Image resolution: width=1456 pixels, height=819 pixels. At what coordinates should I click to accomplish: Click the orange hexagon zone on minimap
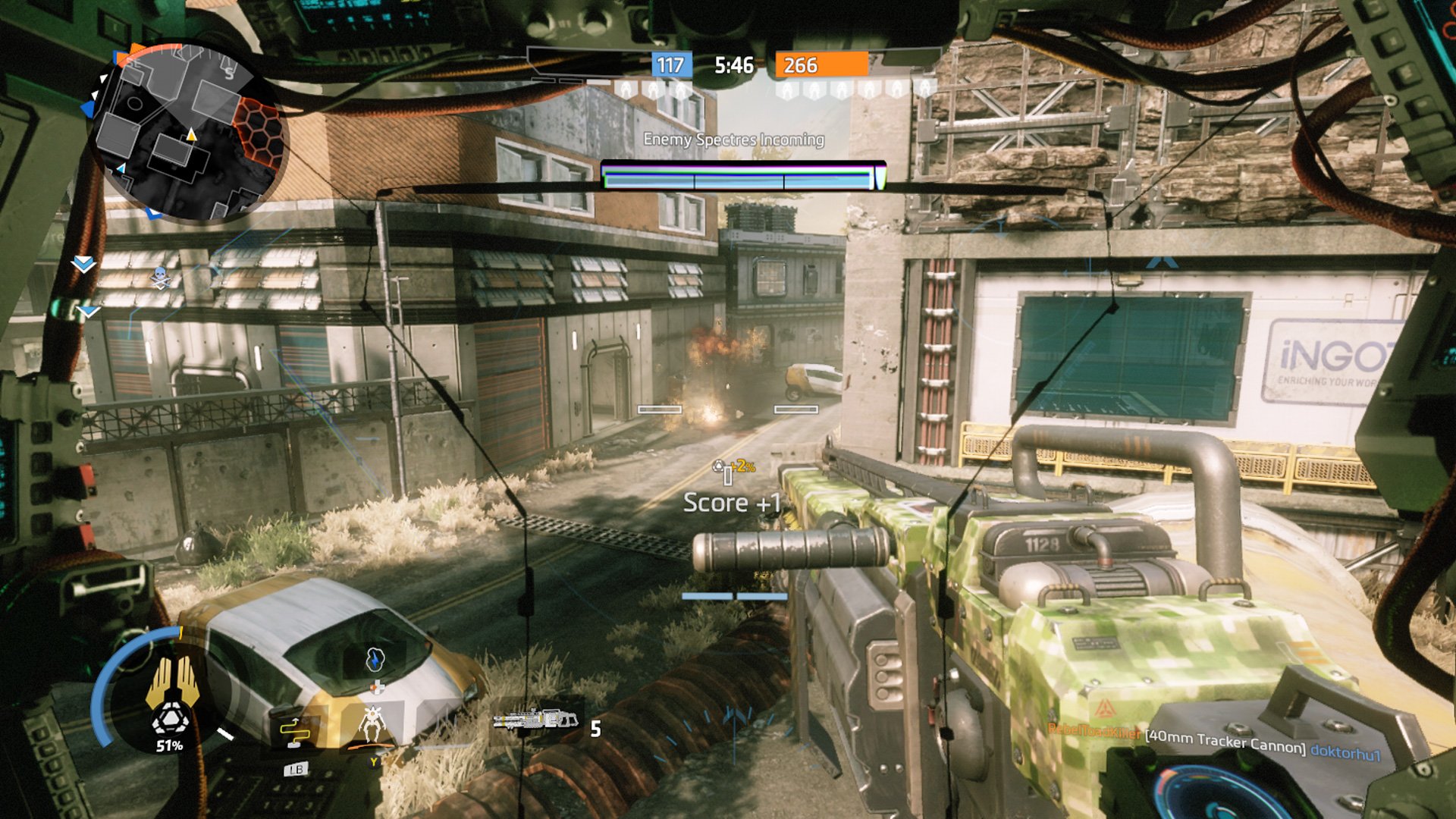pos(258,132)
